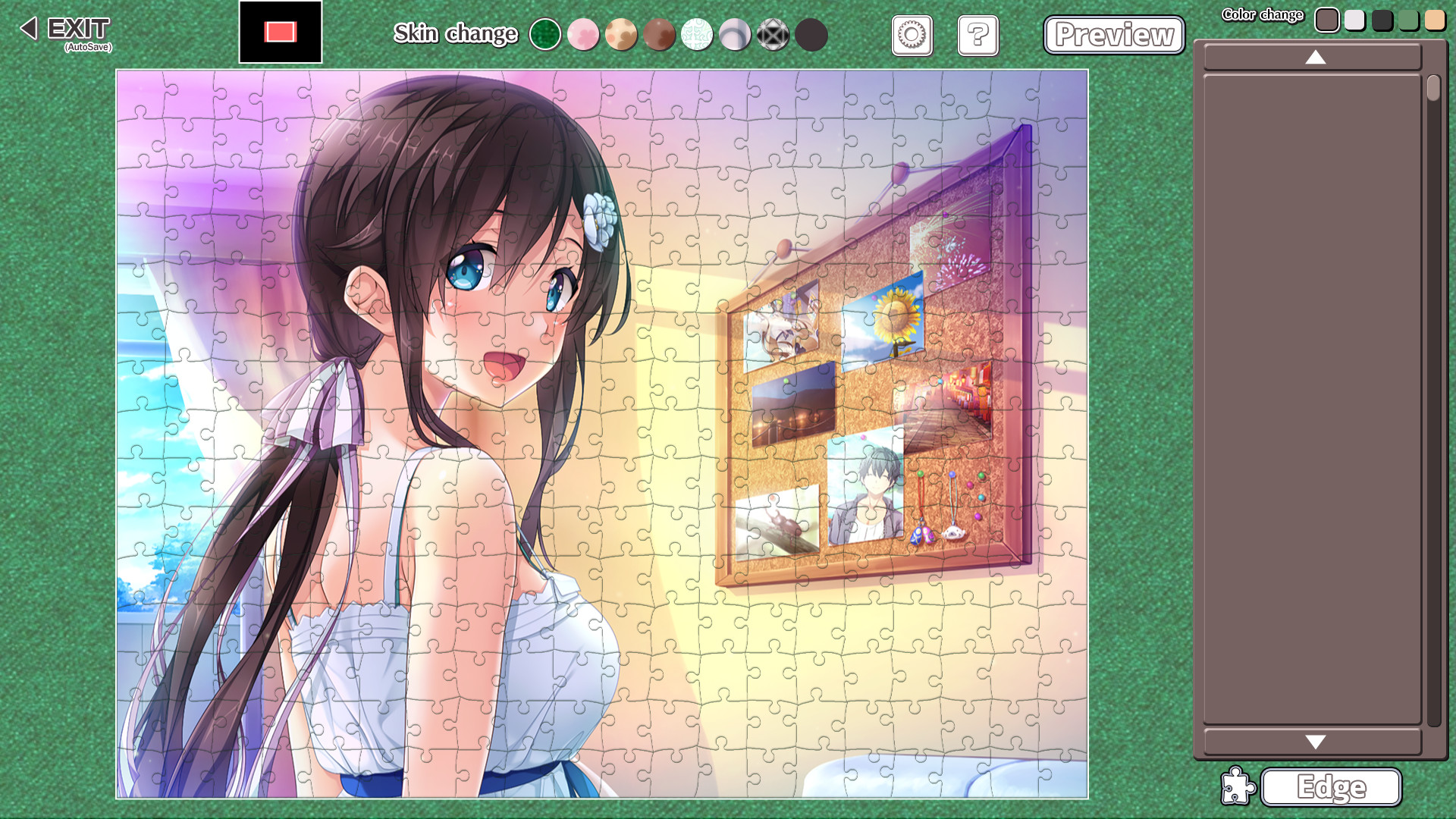Image resolution: width=1456 pixels, height=819 pixels.
Task: Open the Preview of the finished puzzle
Action: tap(1114, 35)
